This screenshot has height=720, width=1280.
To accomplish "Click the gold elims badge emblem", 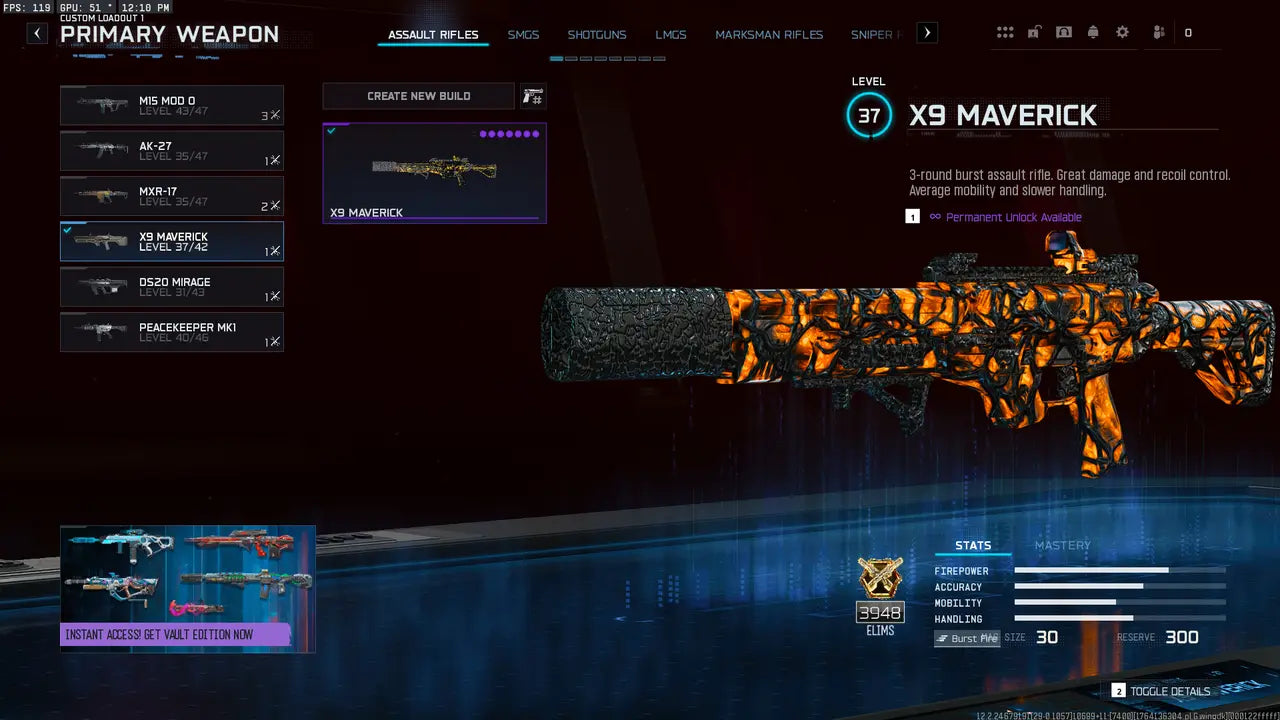I will tap(879, 580).
